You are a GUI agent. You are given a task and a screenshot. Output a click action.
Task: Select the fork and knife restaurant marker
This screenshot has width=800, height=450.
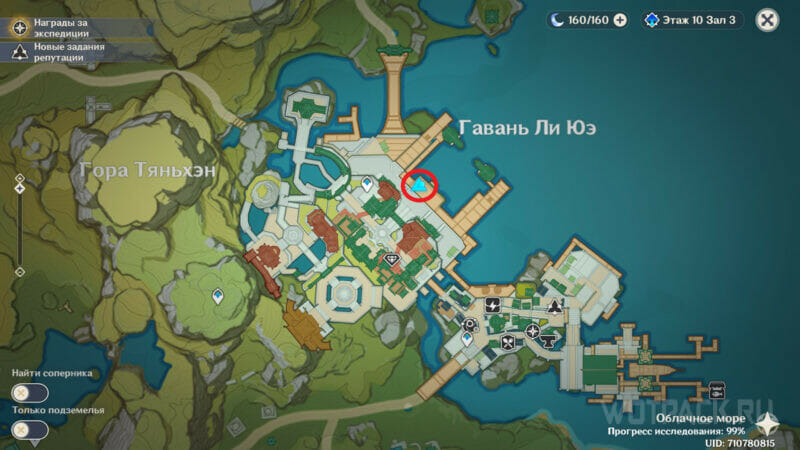[507, 344]
